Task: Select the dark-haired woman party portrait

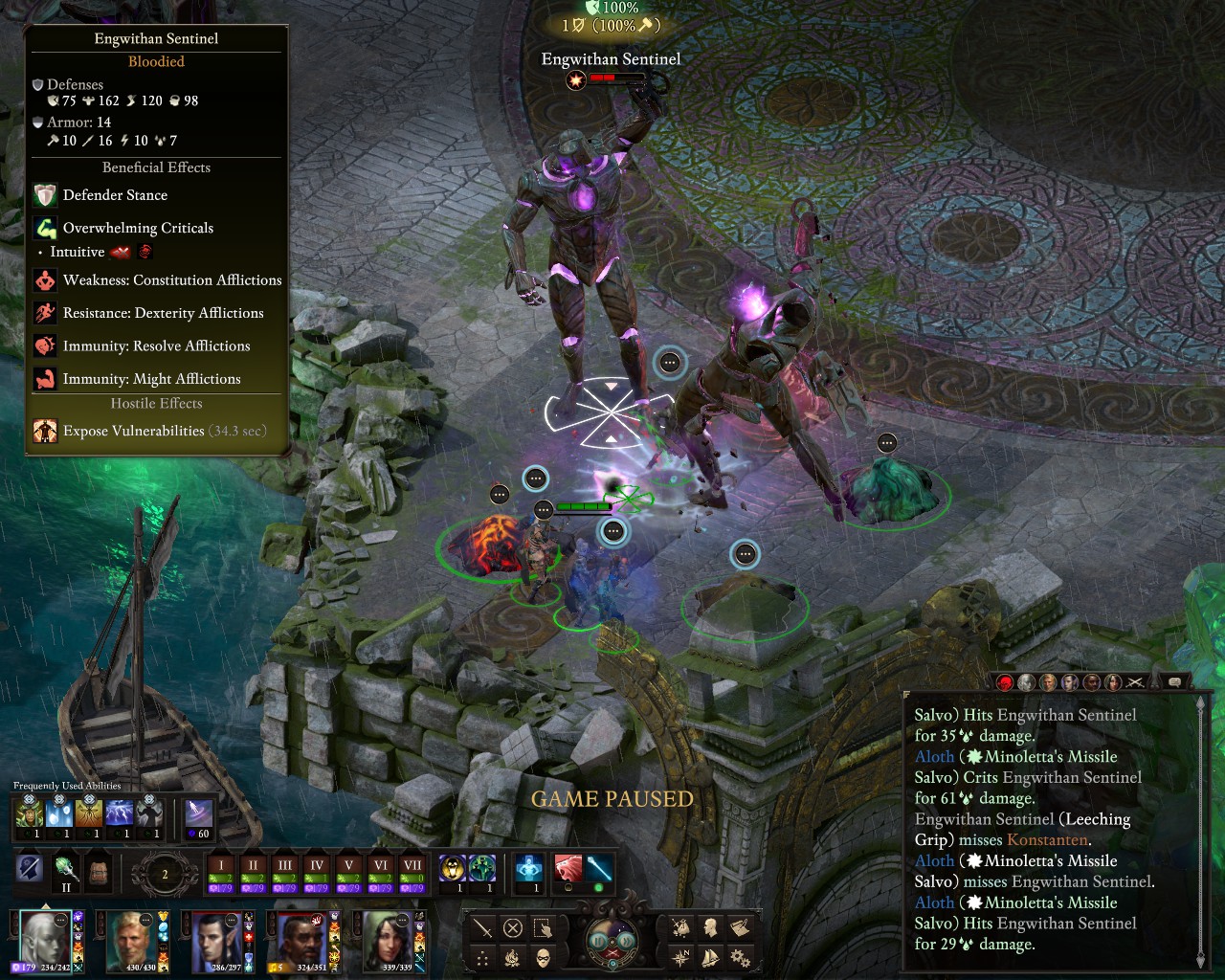Action: pos(387,939)
